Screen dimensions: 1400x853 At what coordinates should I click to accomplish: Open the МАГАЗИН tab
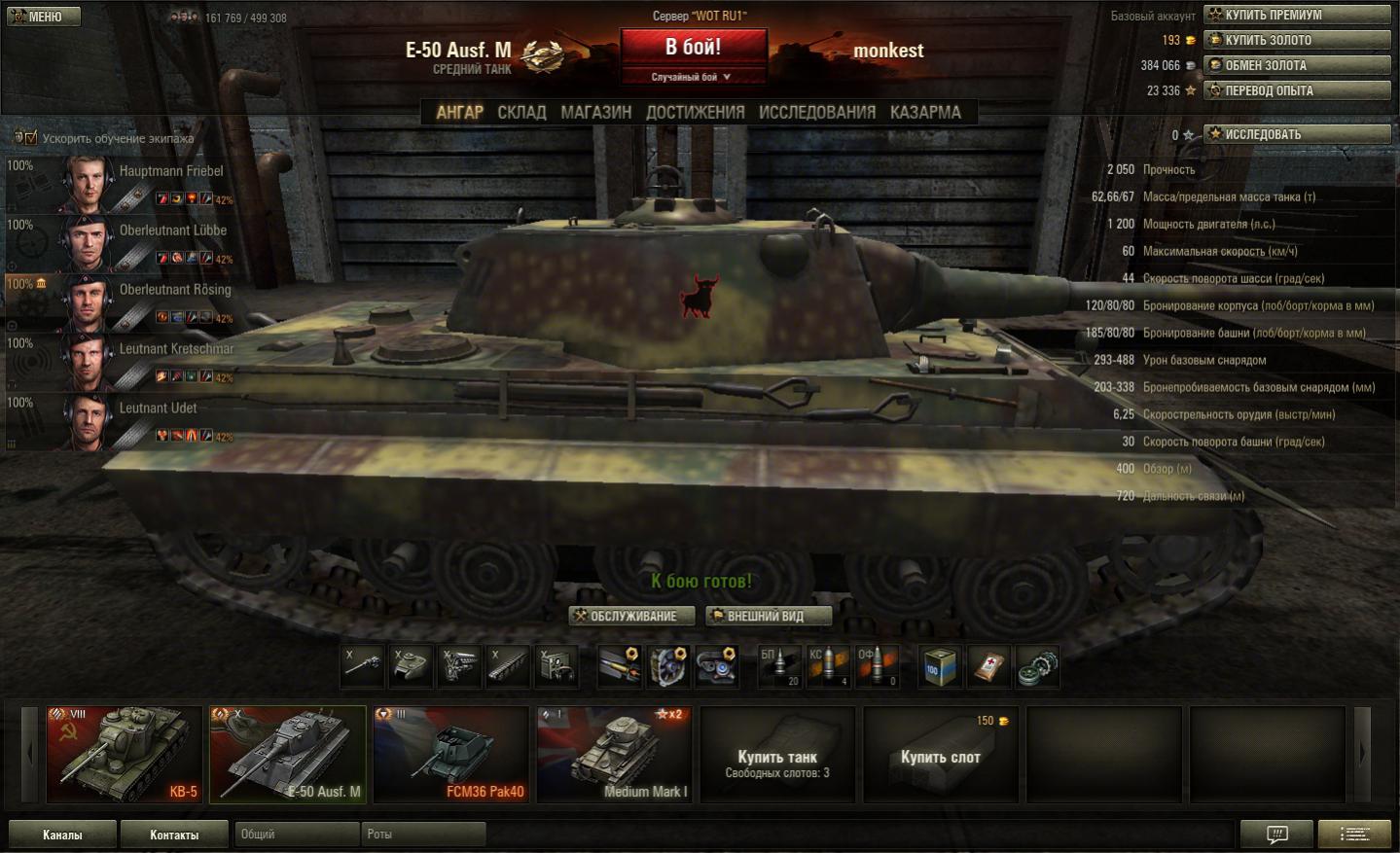[x=595, y=113]
